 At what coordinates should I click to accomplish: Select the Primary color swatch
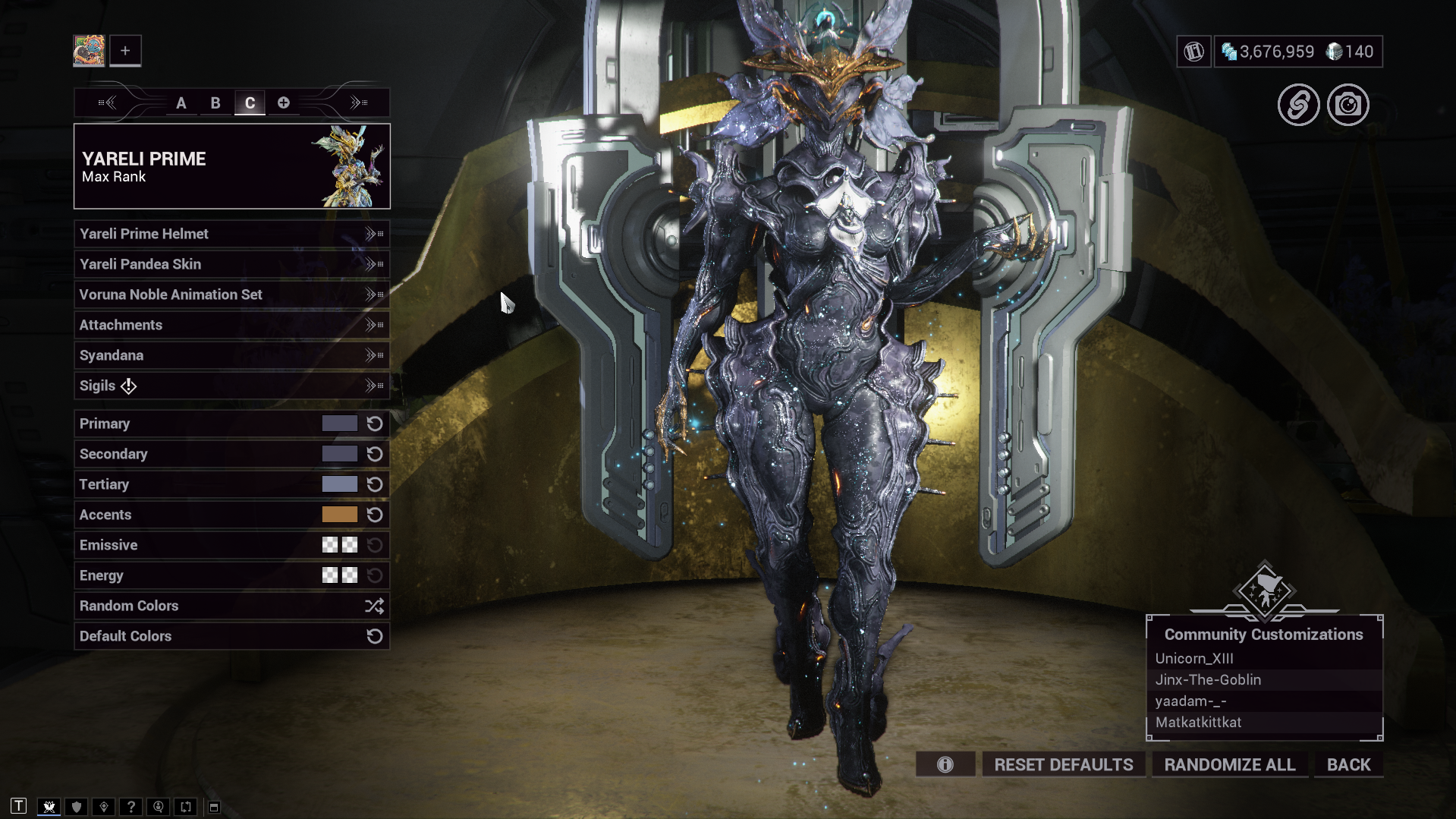pyautogui.click(x=339, y=424)
